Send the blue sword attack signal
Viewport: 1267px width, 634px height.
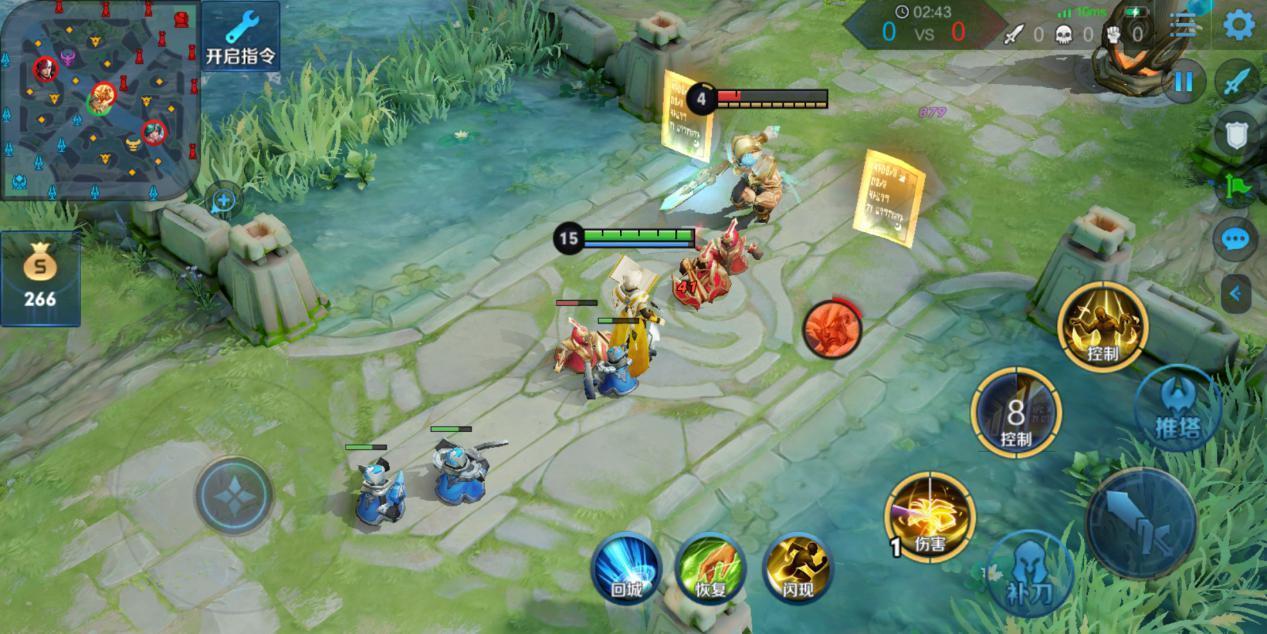point(1237,81)
